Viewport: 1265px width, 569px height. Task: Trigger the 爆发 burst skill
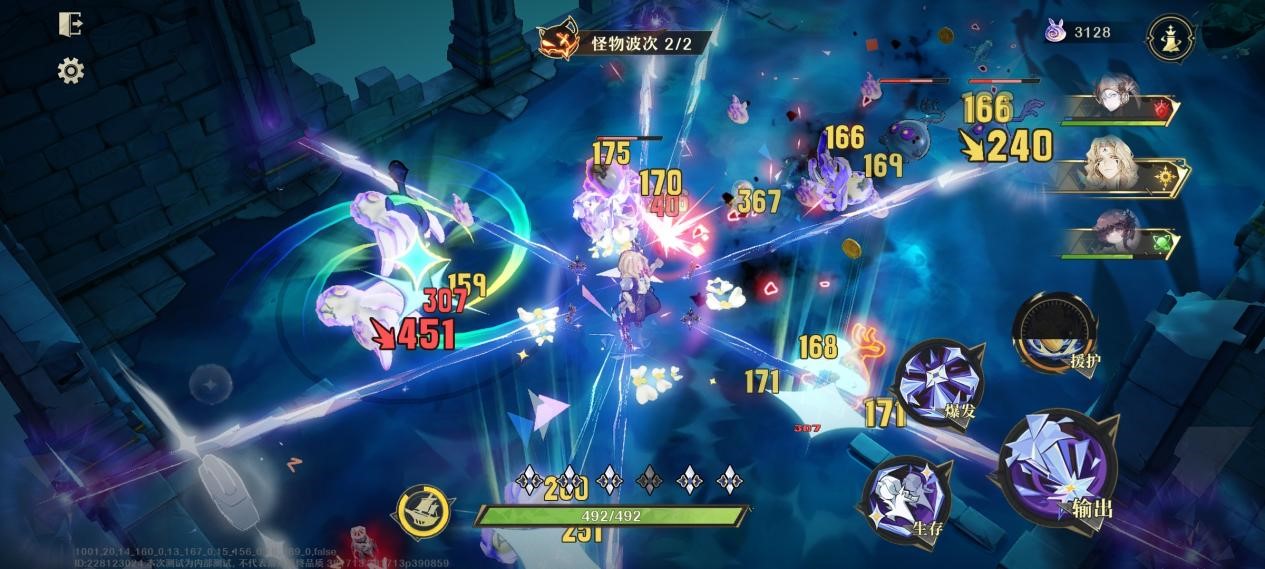pos(938,382)
